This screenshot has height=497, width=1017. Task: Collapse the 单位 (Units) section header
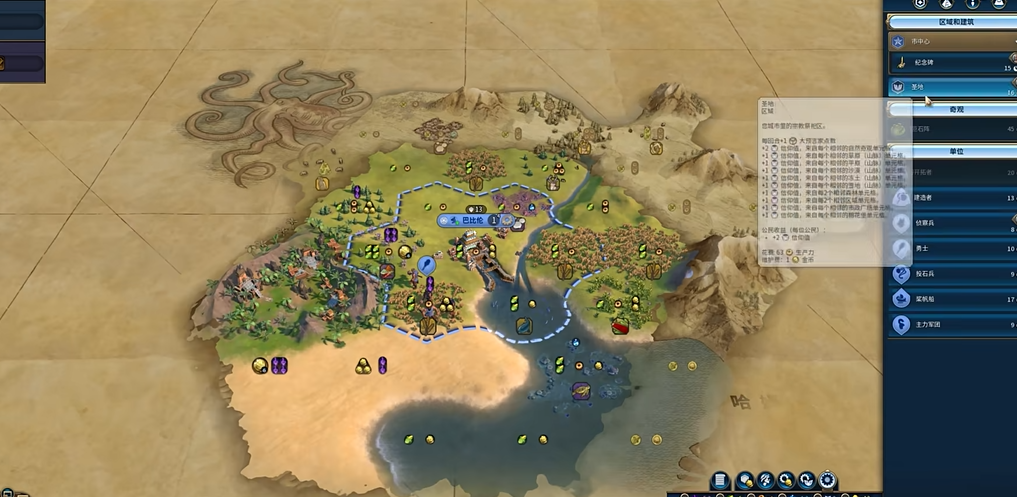pos(952,151)
